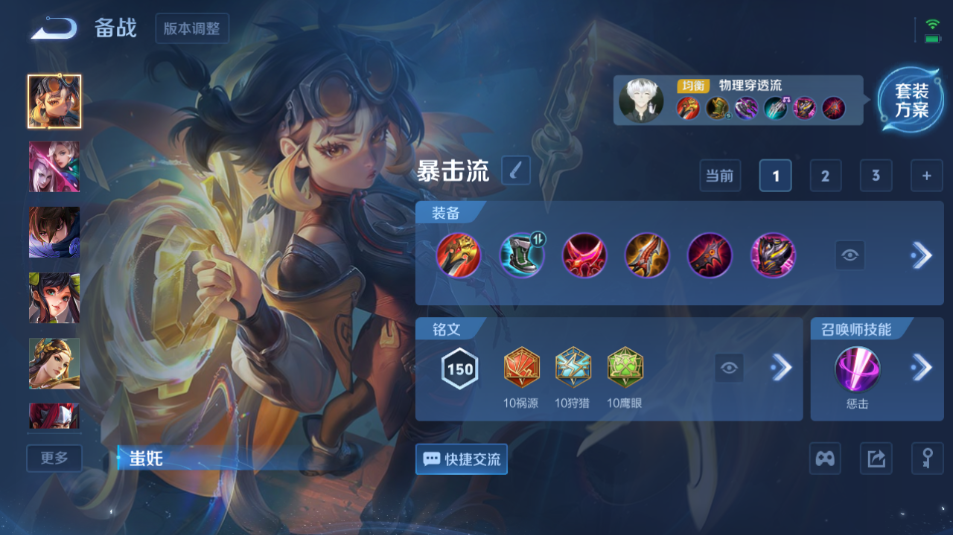Toggle the 铭文 rune eye icon

(x=730, y=369)
